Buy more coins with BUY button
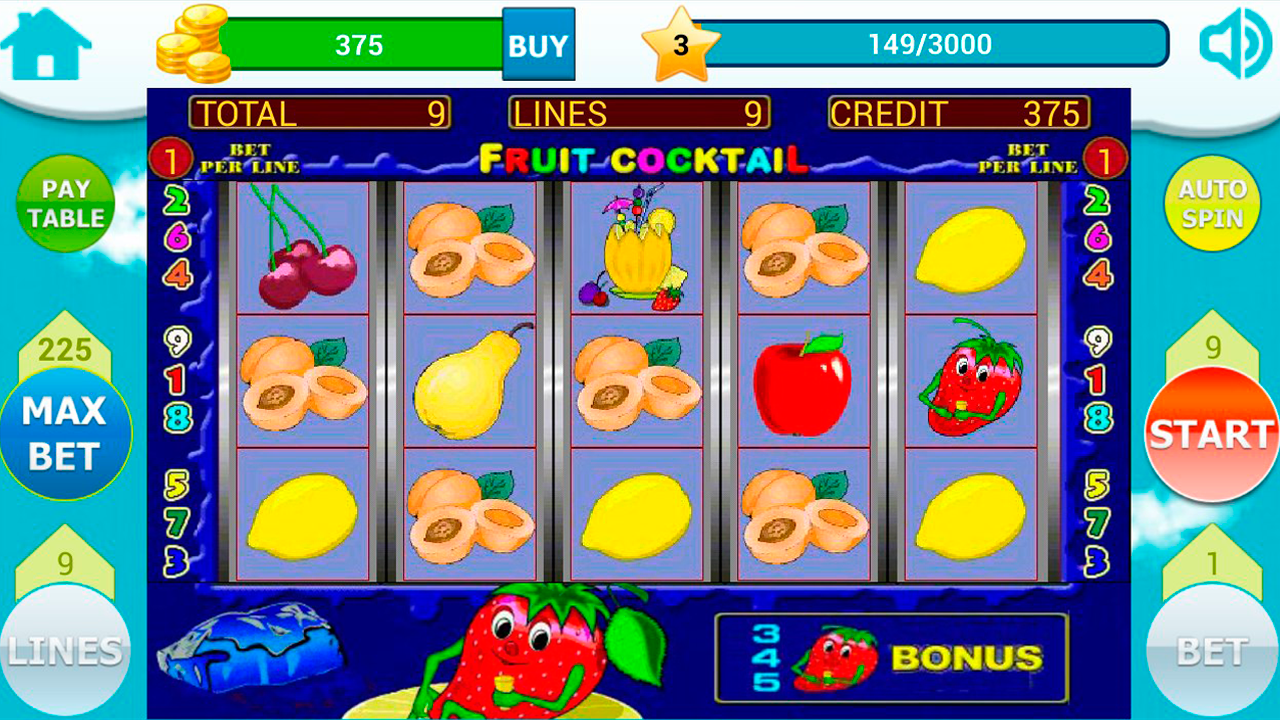1280x720 pixels. [538, 45]
